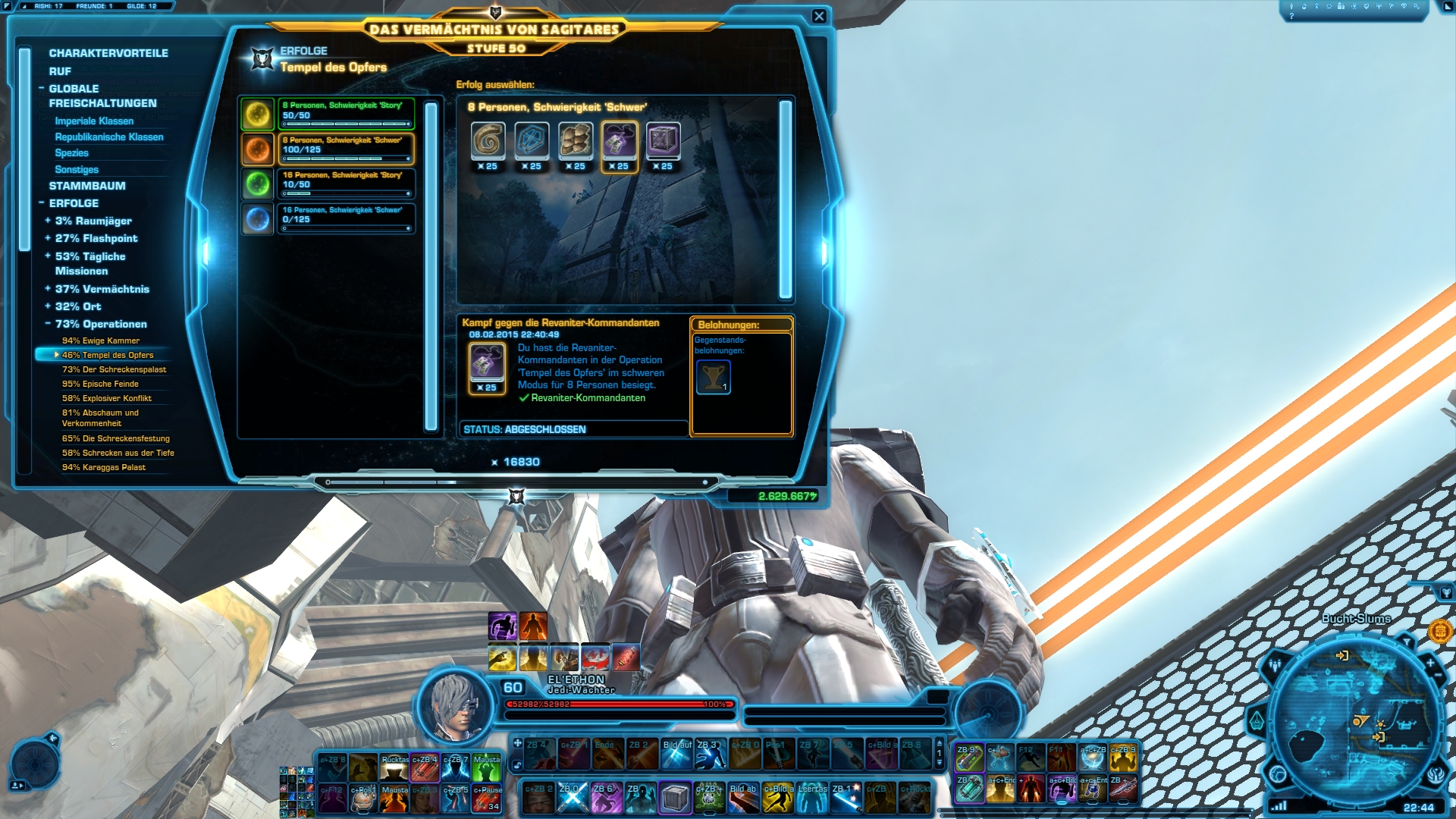Choose 16 Personen 'Schwer' achievement row
The width and height of the screenshot is (1456, 819).
coord(346,218)
